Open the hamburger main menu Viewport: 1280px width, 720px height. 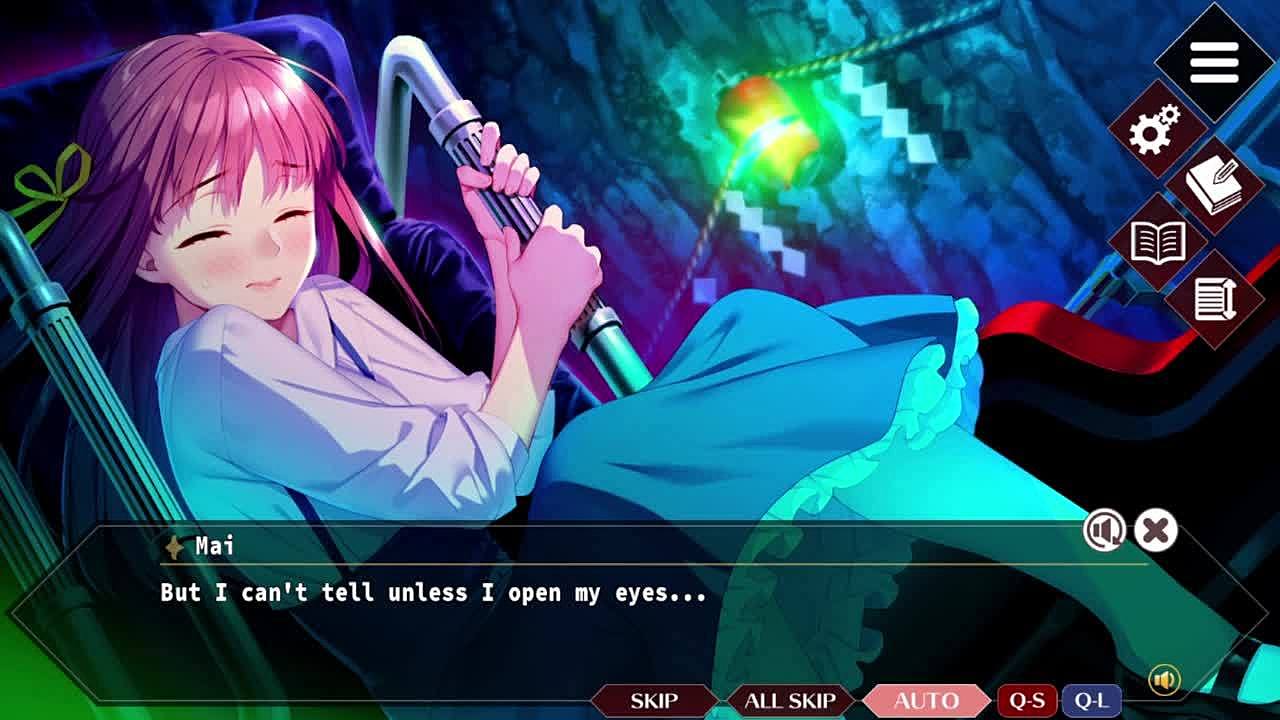tap(1214, 63)
